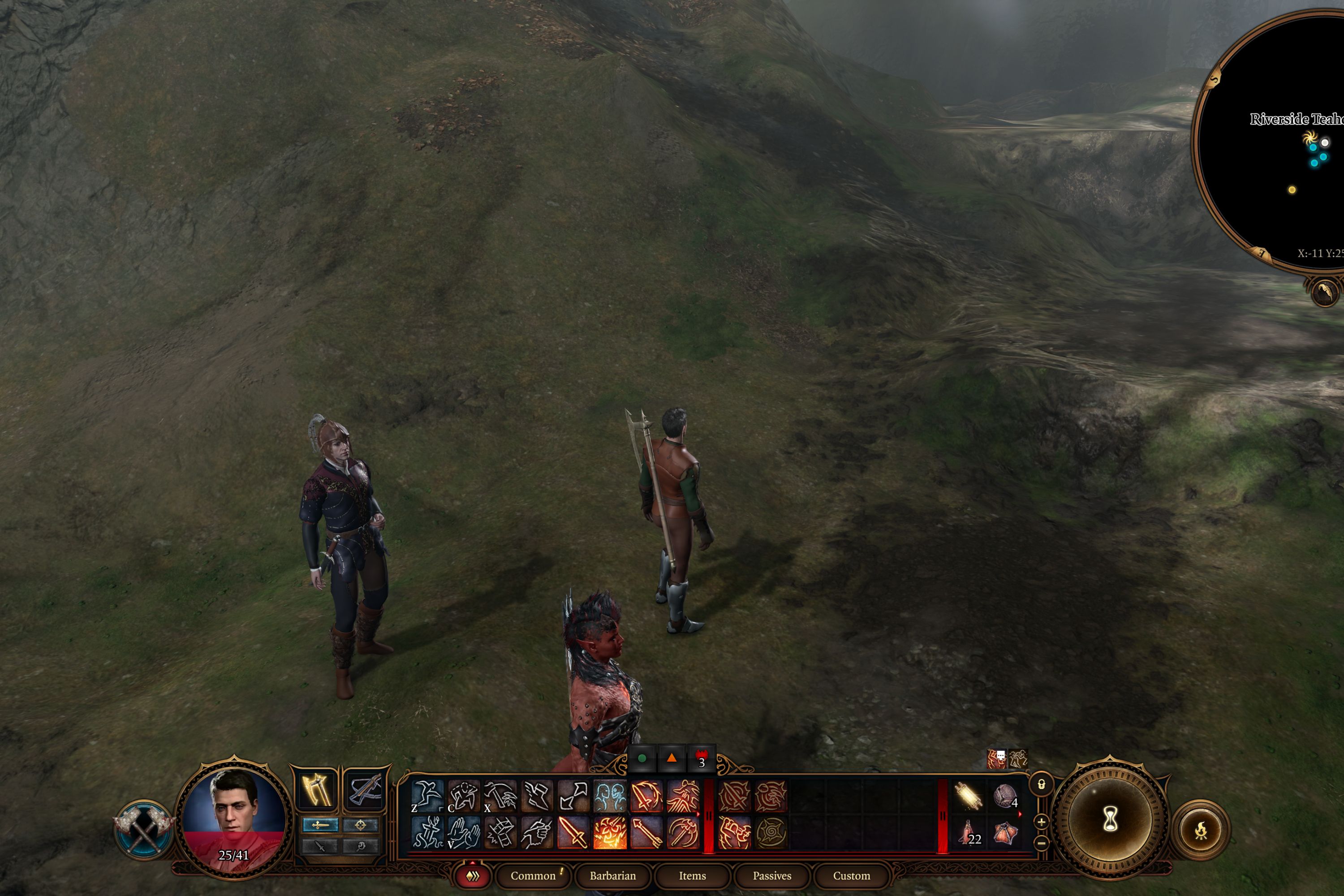Activate the Jump ability icon
Image resolution: width=1344 pixels, height=896 pixels.
[427, 795]
